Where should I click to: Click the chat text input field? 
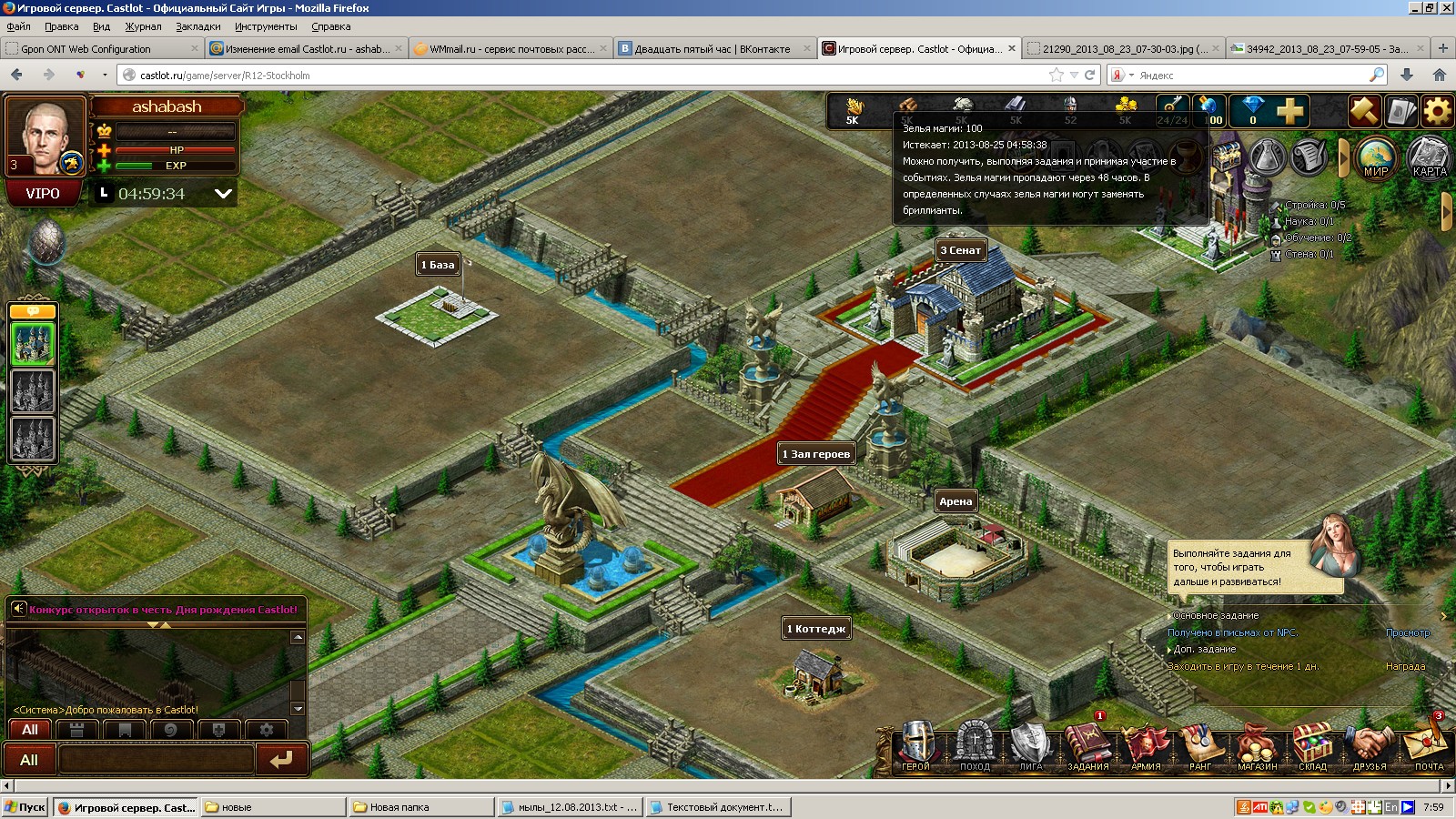[x=157, y=760]
